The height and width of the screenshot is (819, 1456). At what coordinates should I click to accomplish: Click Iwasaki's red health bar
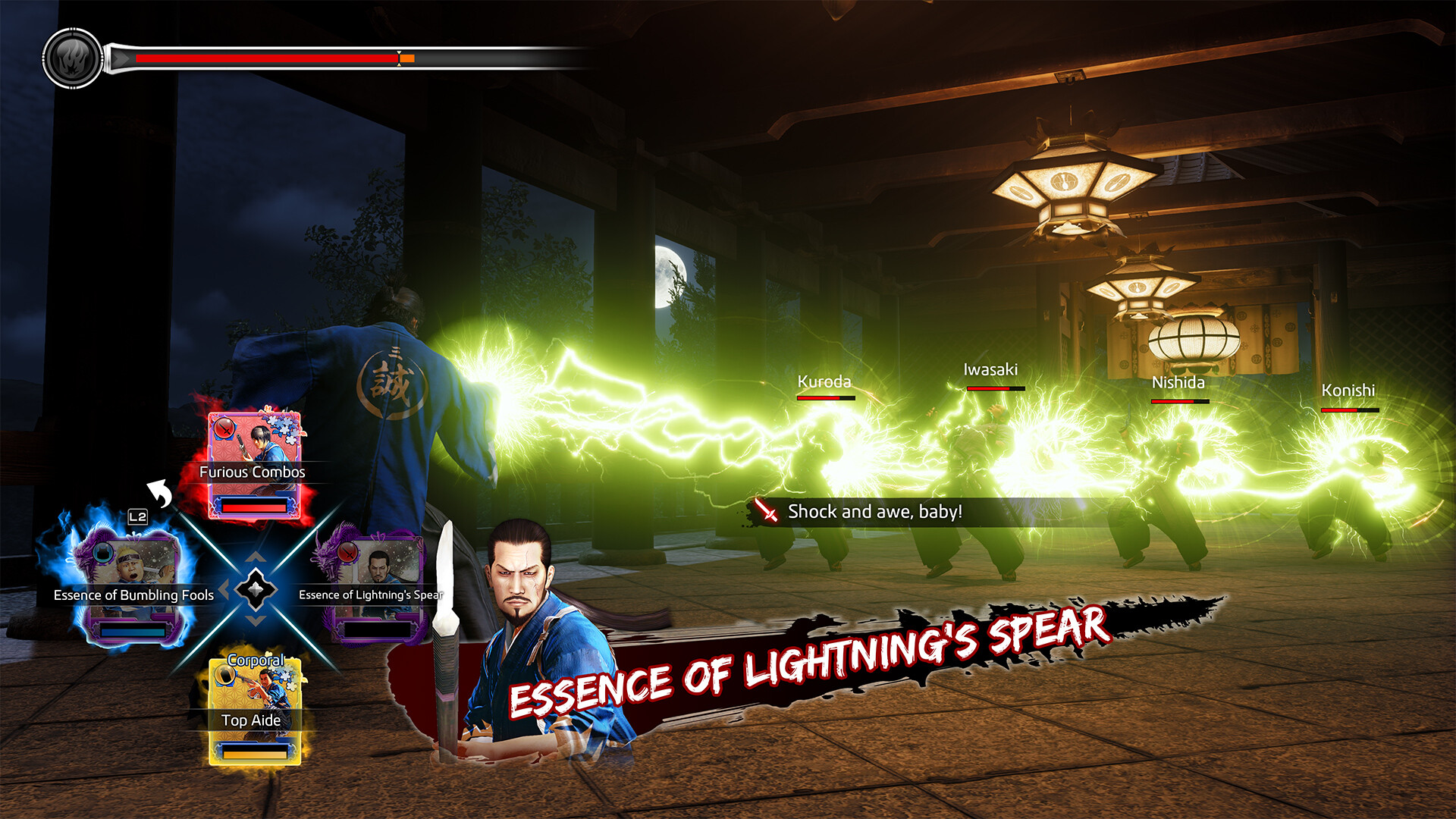tap(987, 389)
